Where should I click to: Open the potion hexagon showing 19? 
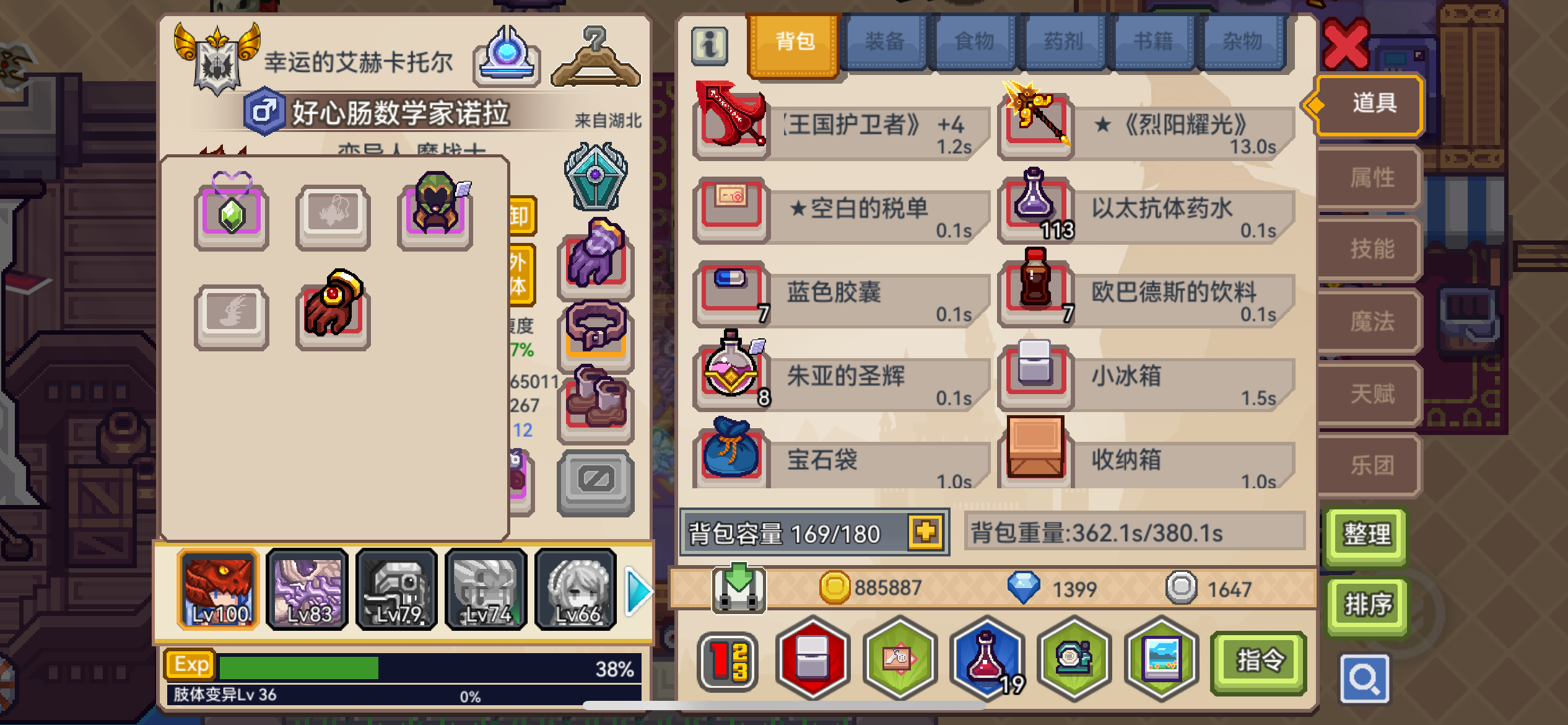[x=986, y=660]
